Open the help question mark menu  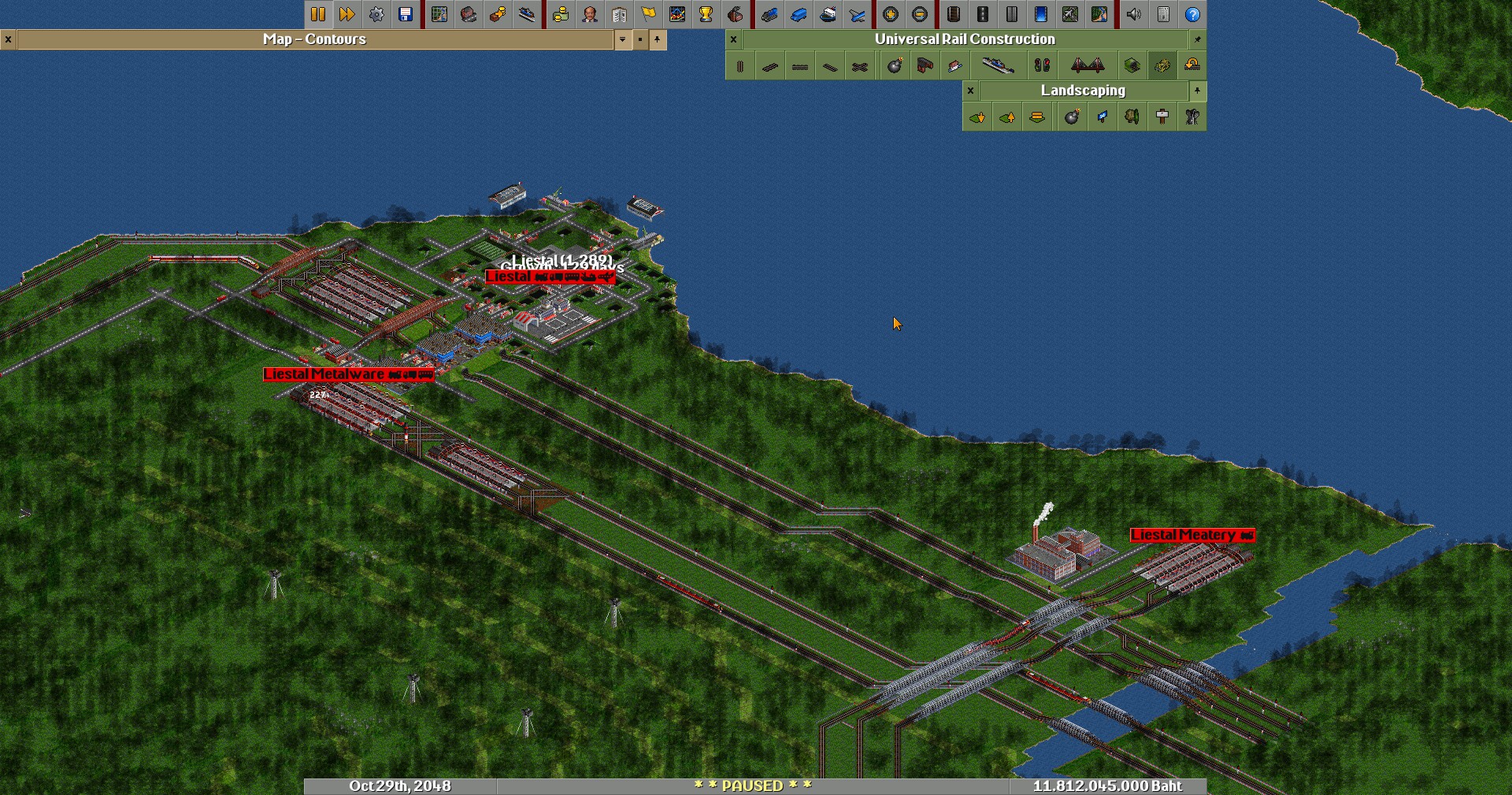(1192, 14)
